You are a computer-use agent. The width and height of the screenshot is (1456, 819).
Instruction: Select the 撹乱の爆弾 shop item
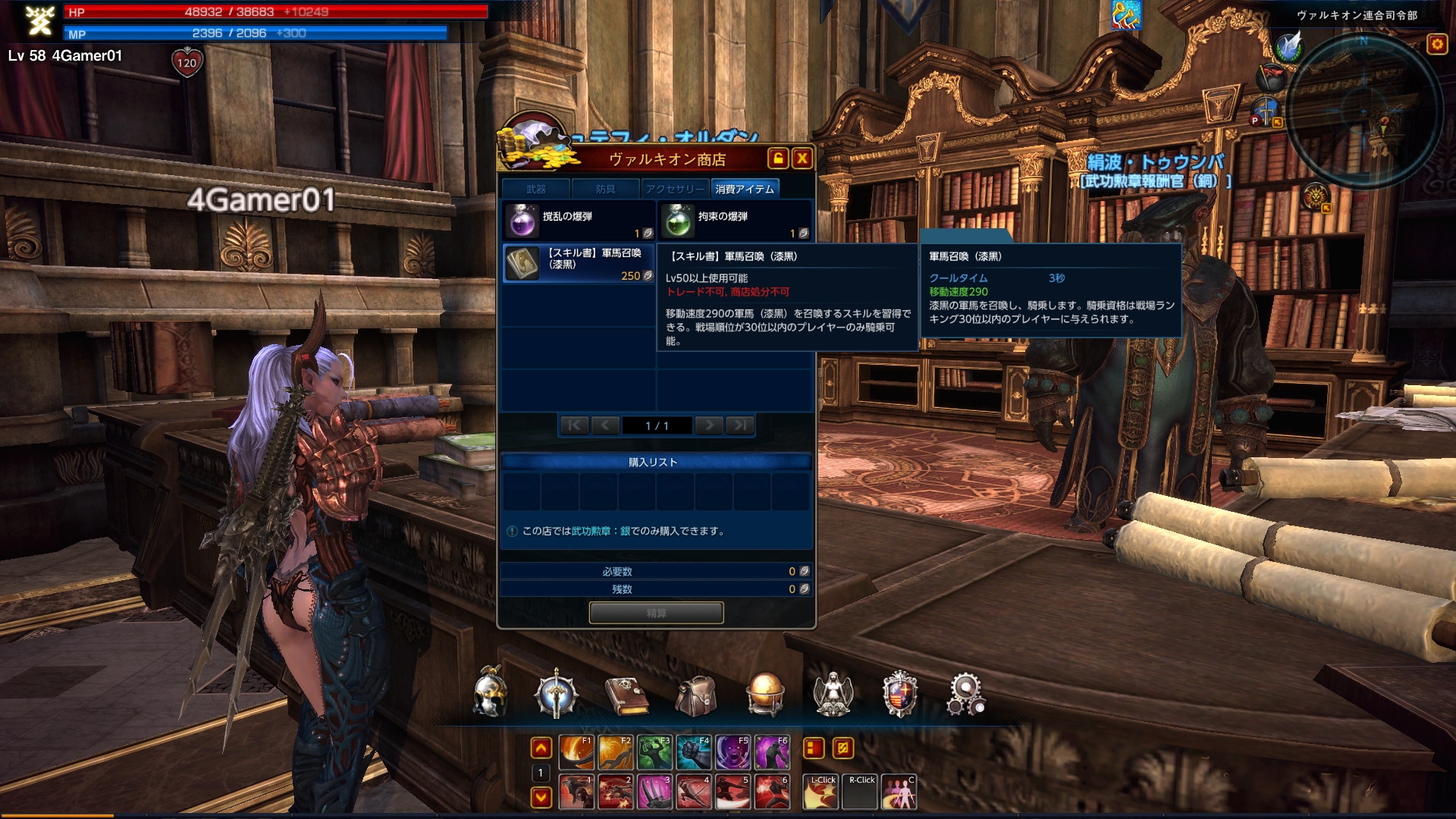pyautogui.click(x=579, y=221)
